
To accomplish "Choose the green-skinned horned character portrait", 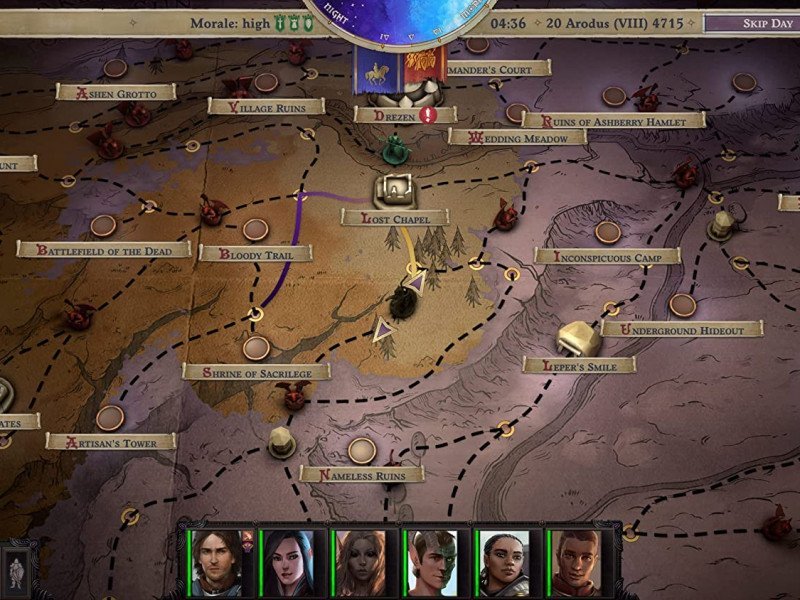I will [x=433, y=562].
